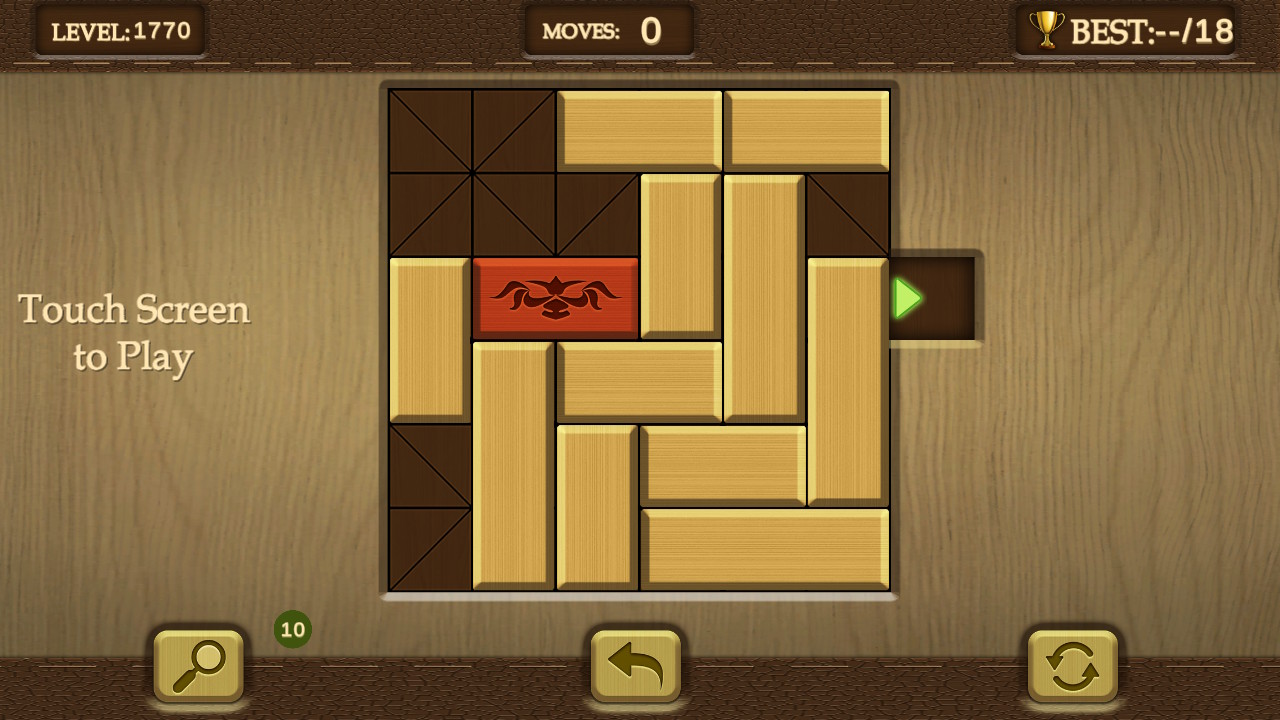This screenshot has width=1280, height=720.
Task: Click the undo arrow icon
Action: pos(637,665)
